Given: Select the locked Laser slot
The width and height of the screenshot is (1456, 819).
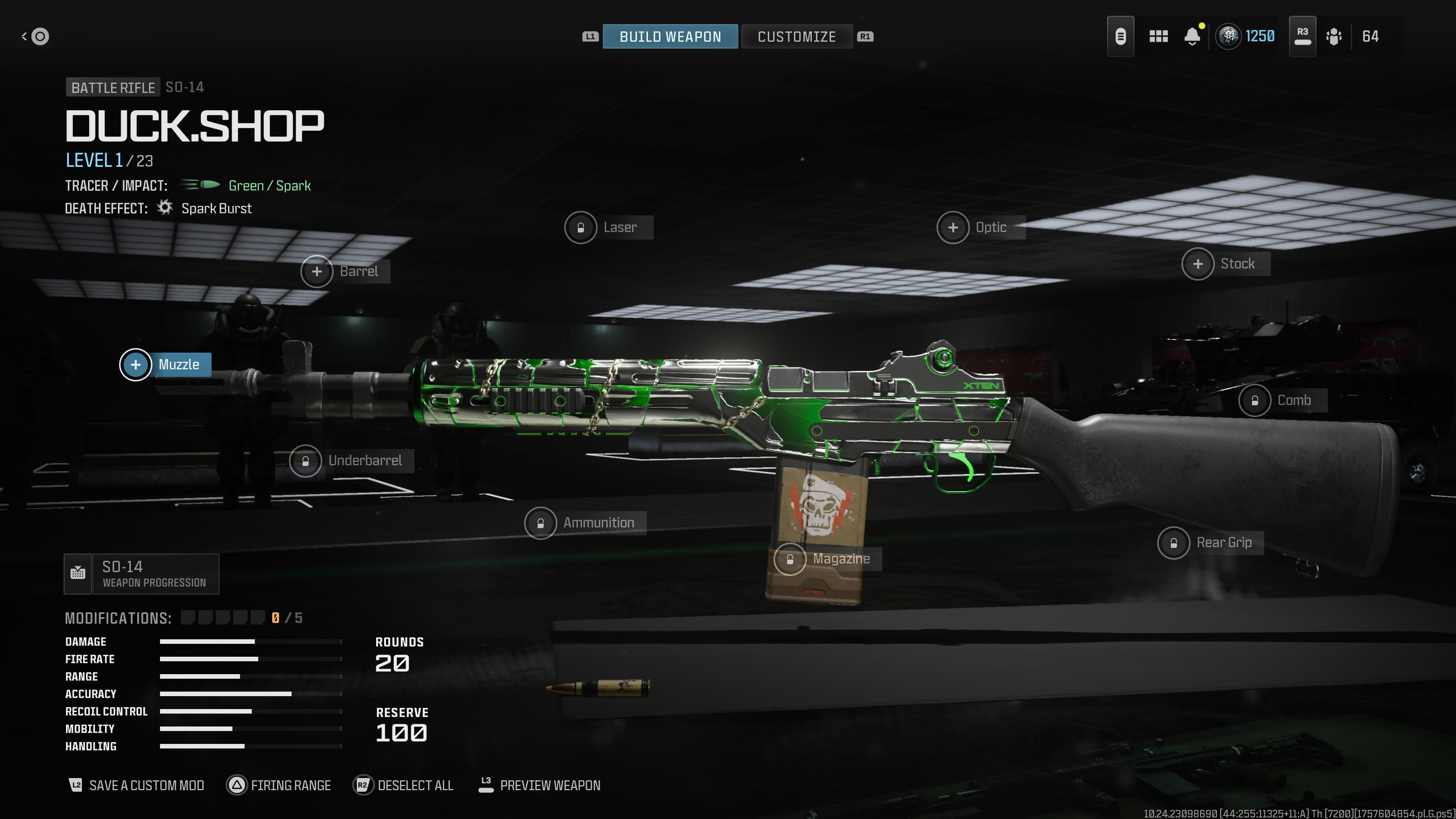Looking at the screenshot, I should coord(581,227).
